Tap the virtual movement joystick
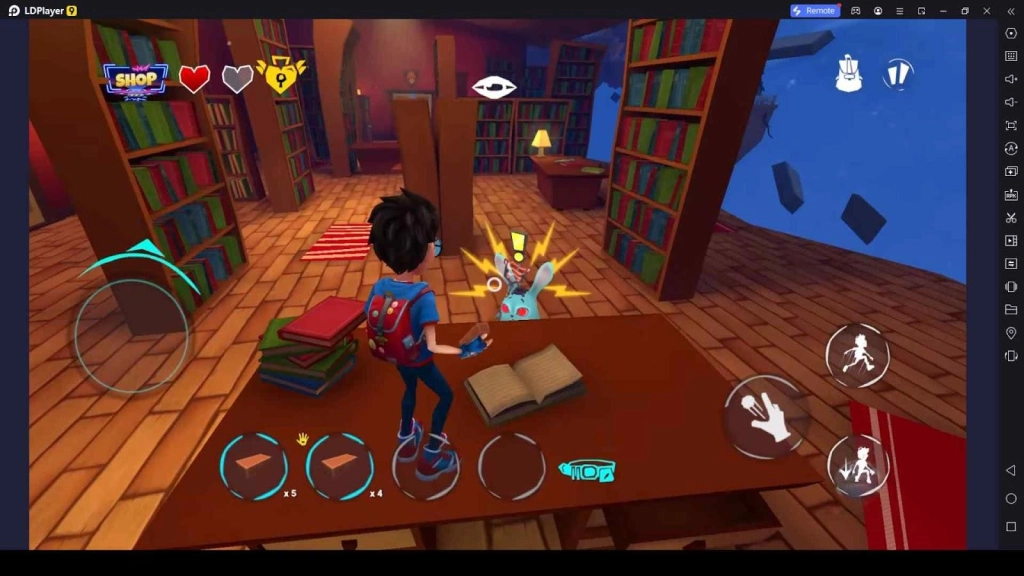 [131, 335]
